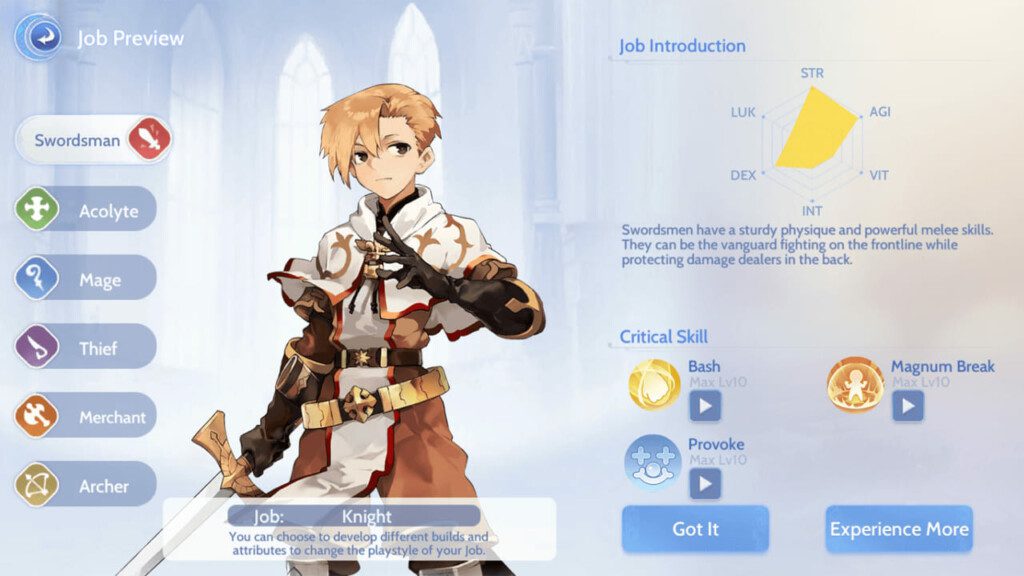The image size is (1024, 576).
Task: Switch to the Acolyte job
Action: tap(87, 210)
